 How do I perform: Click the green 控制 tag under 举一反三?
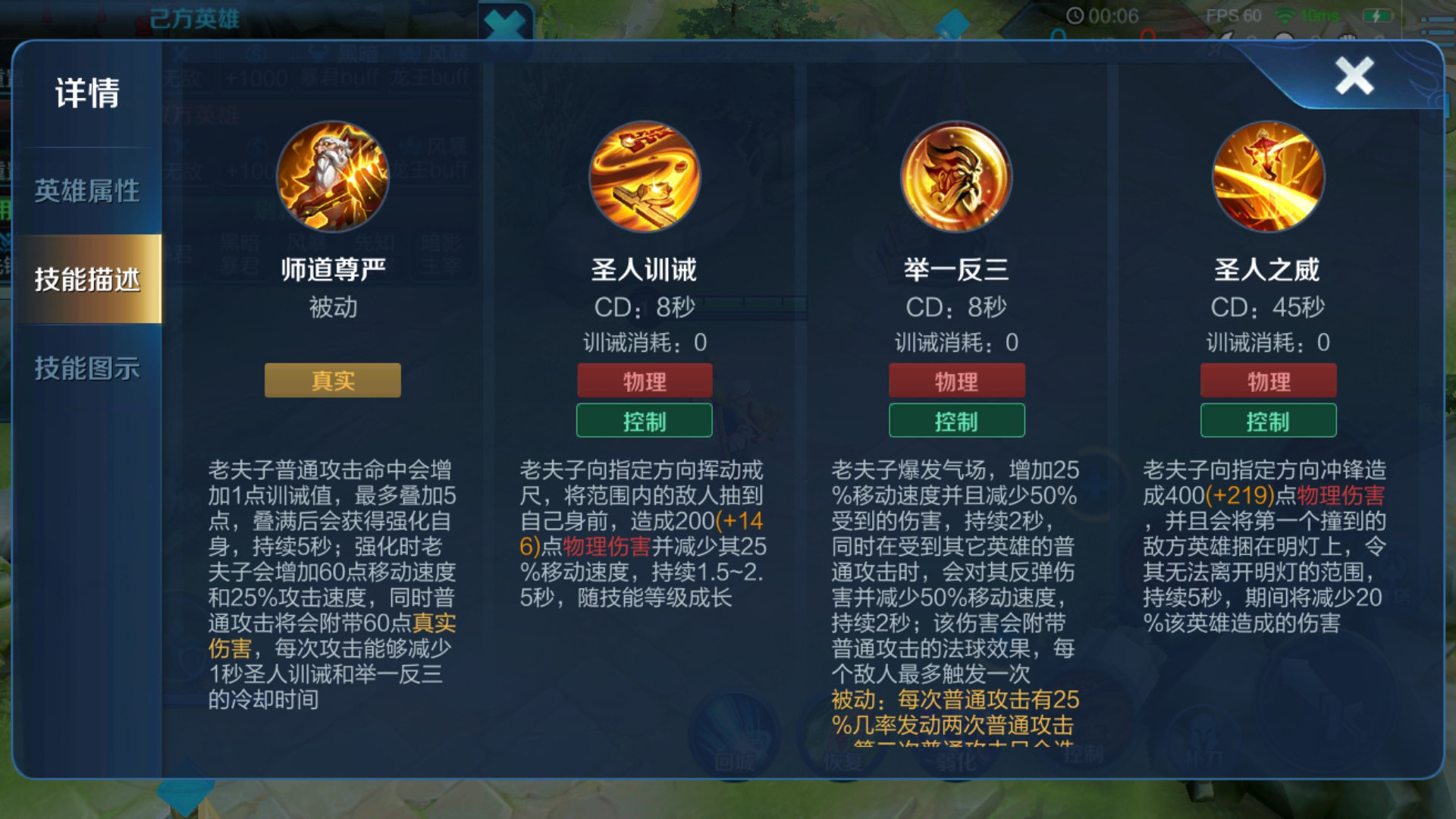[957, 421]
